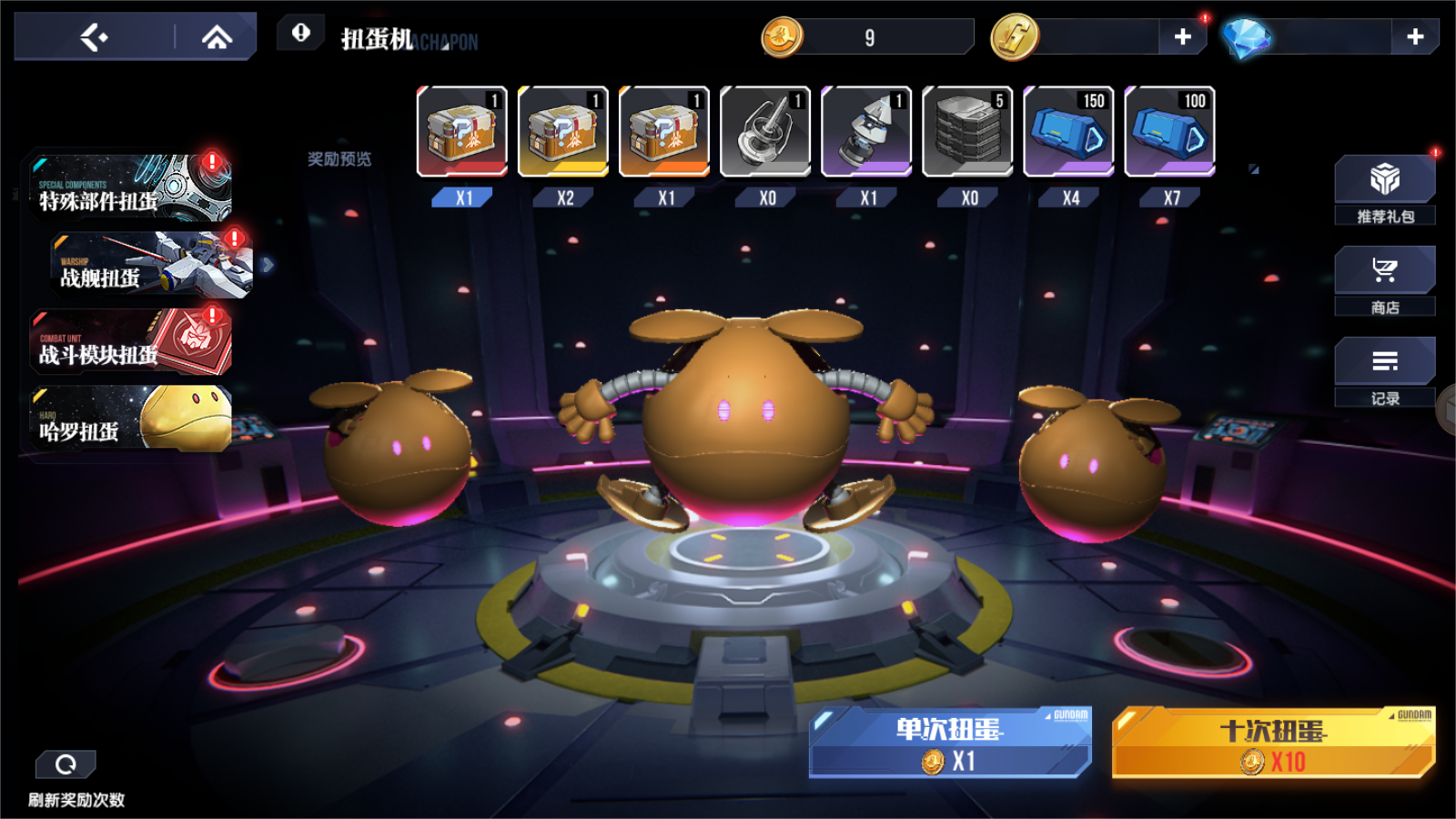Viewport: 1456px width, 819px height.
Task: Switch to 战斗模块扭蛋 tab
Action: (x=130, y=342)
